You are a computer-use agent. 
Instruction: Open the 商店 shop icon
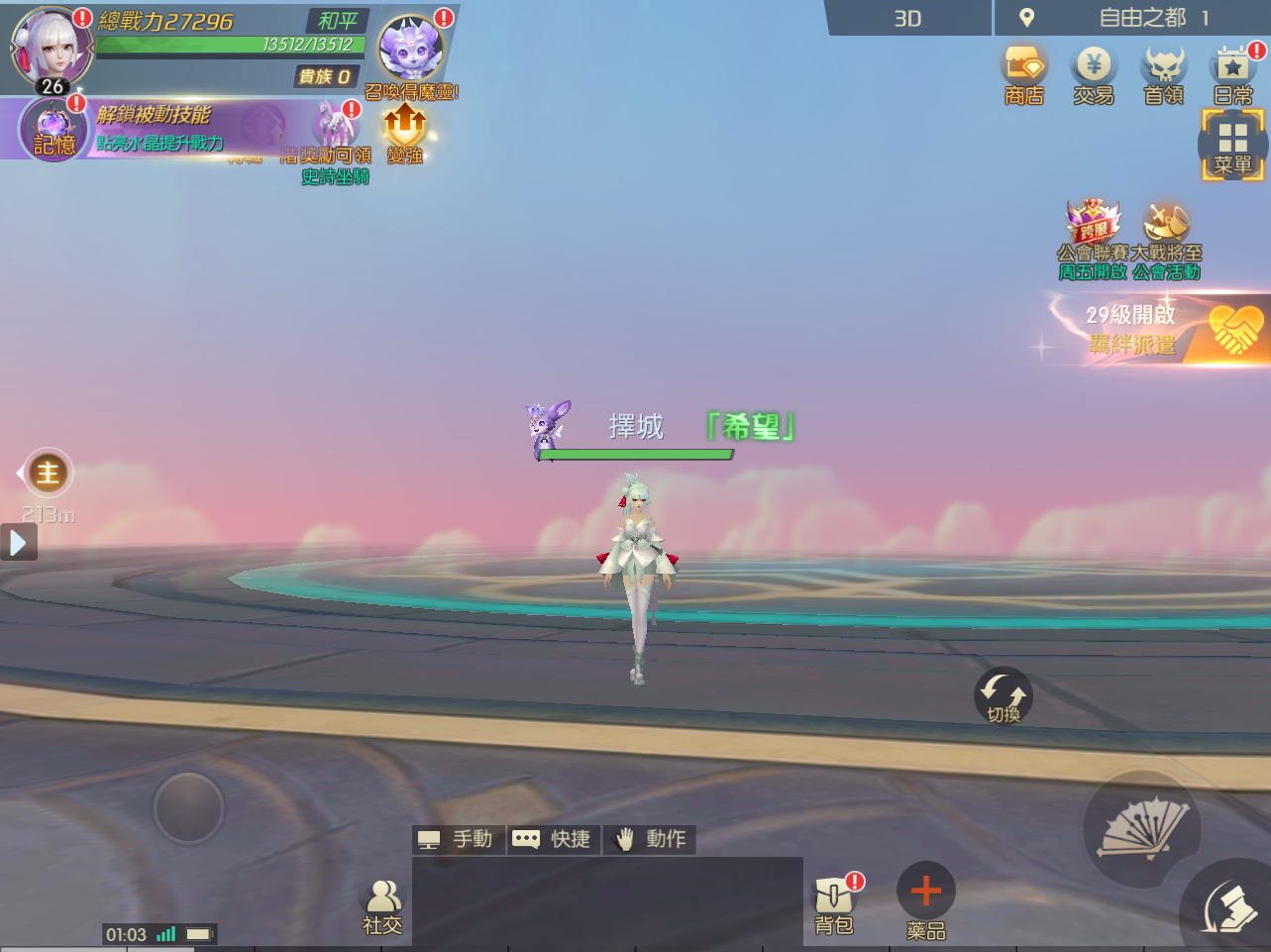(1024, 71)
